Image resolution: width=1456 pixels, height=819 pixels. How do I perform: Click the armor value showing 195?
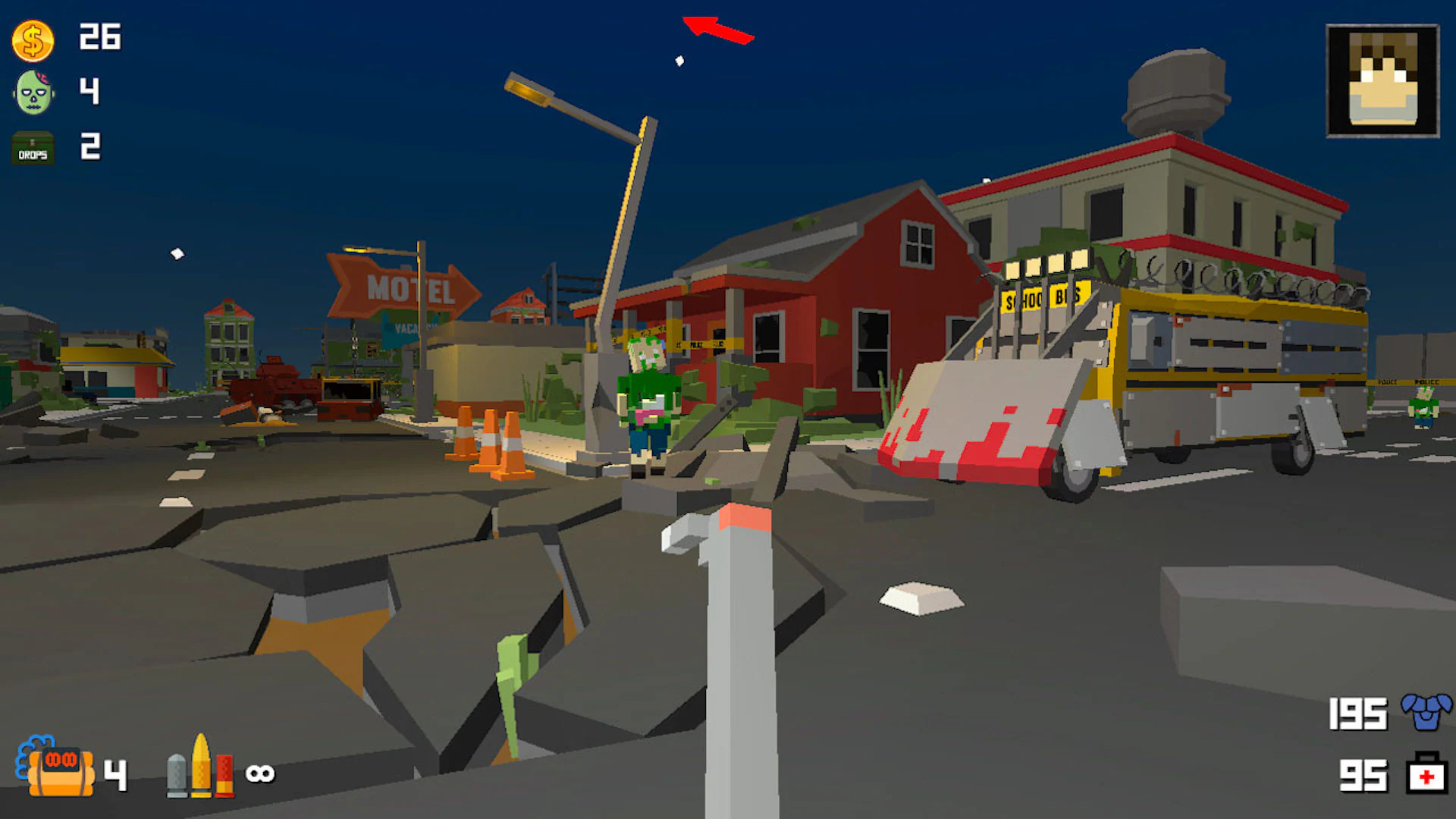tap(1357, 714)
